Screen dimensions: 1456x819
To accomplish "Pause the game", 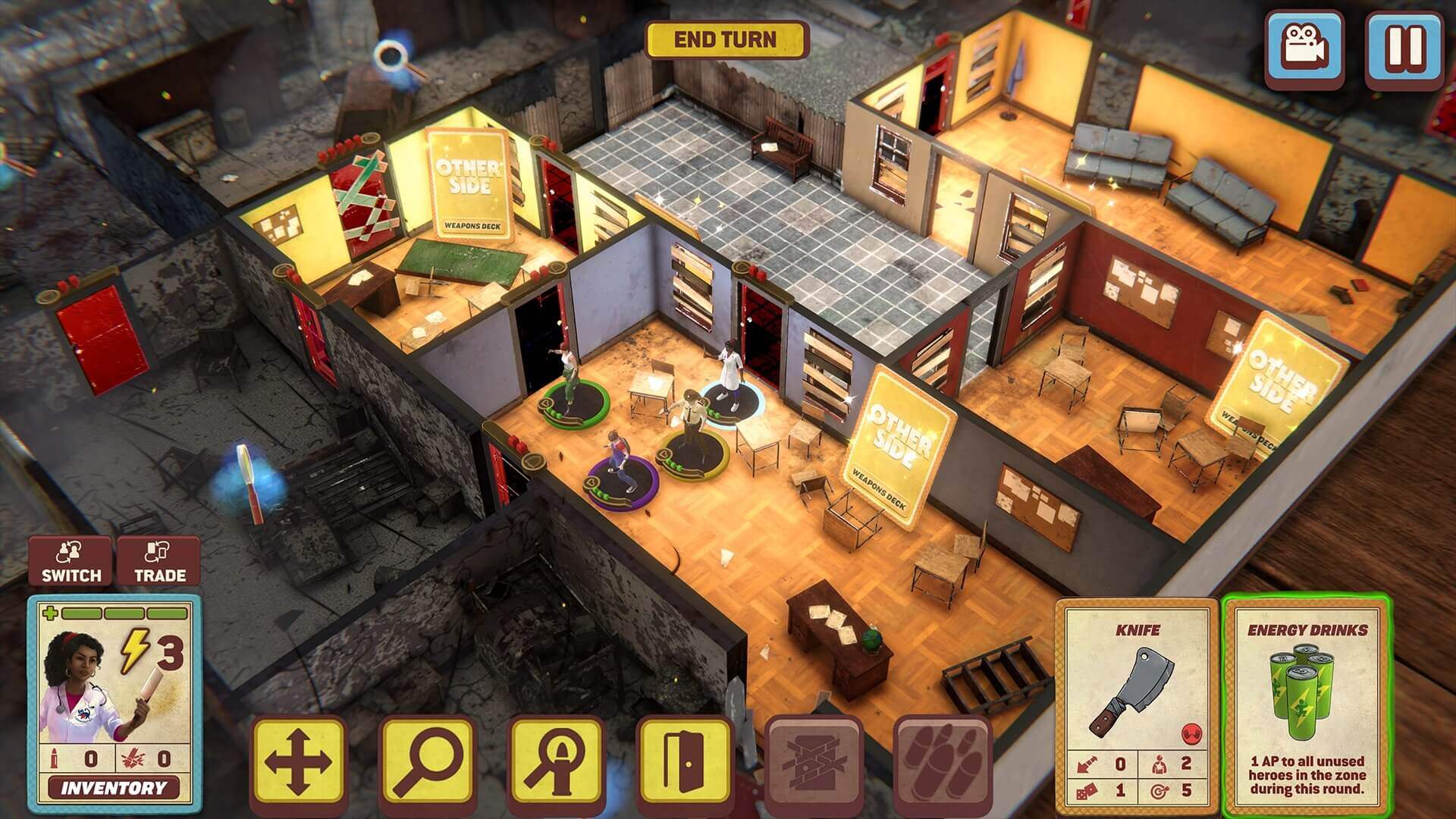I will pyautogui.click(x=1404, y=46).
